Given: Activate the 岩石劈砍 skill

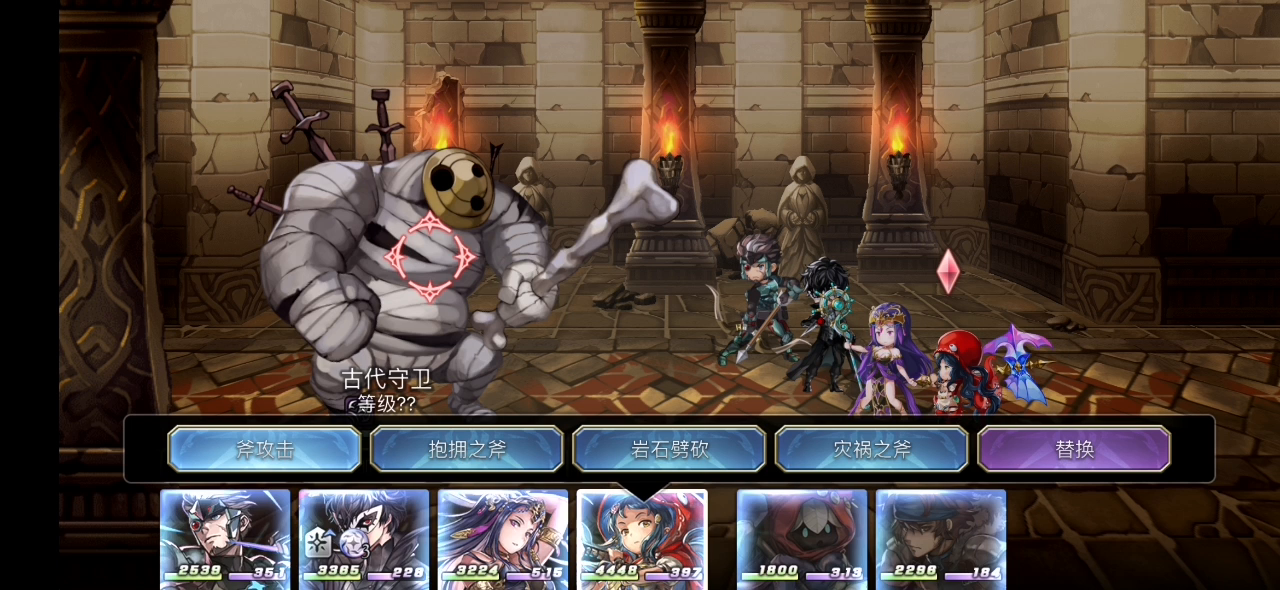Looking at the screenshot, I should pyautogui.click(x=669, y=449).
